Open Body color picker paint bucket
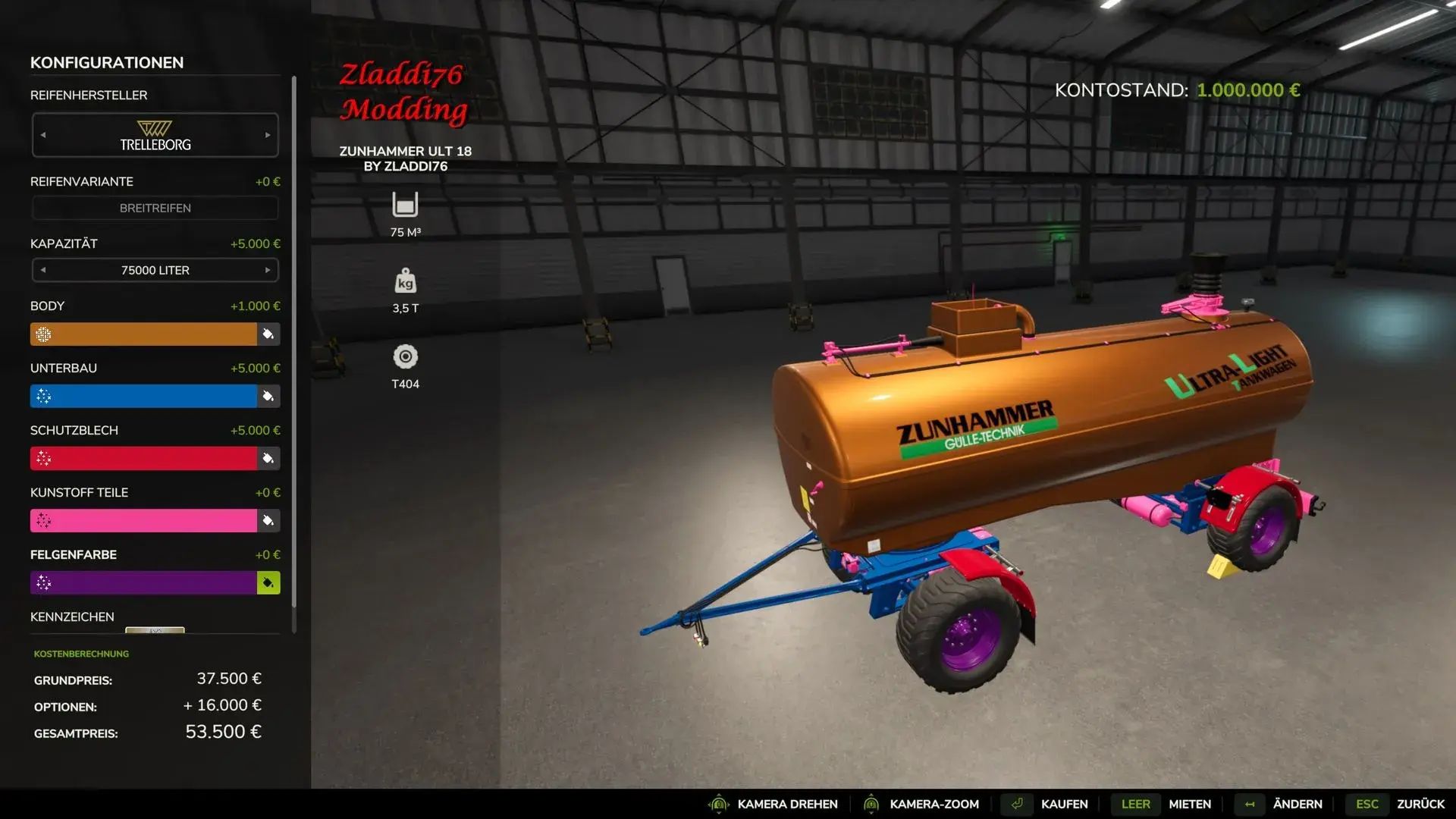This screenshot has height=819, width=1456. click(x=268, y=334)
